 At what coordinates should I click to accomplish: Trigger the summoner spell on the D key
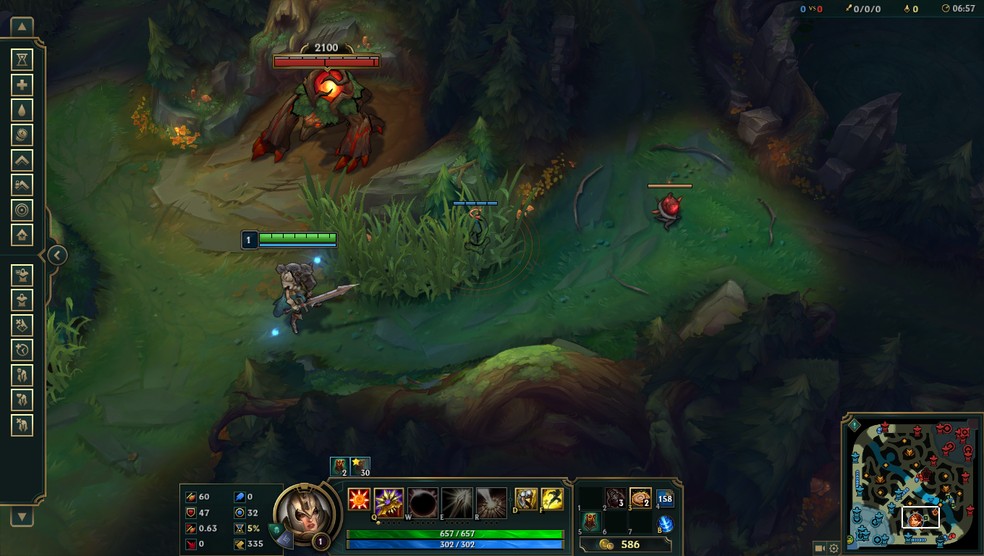[x=526, y=499]
